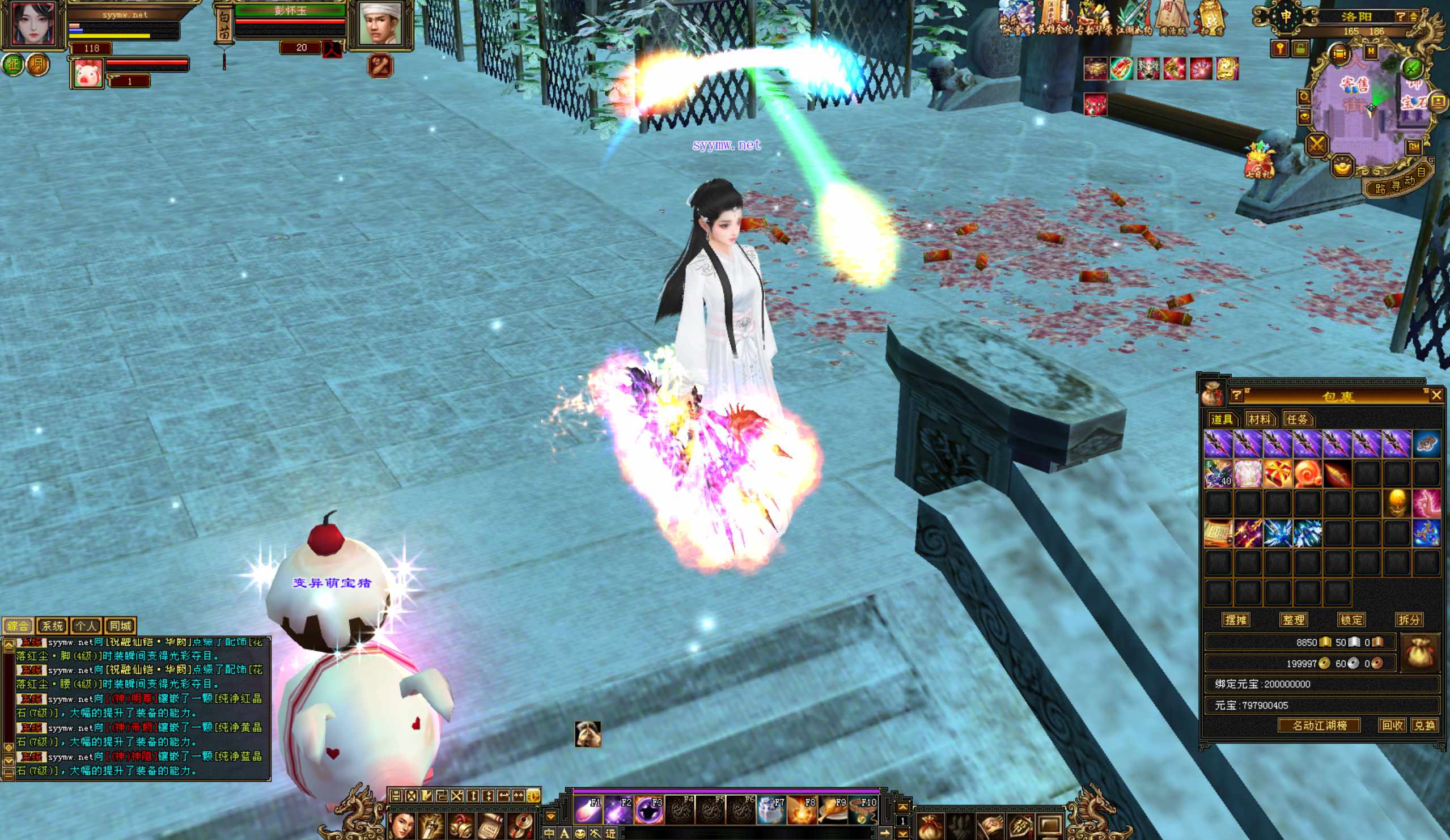This screenshot has width=1450, height=840.
Task: Open a stall with the 摆摊 button
Action: click(x=1236, y=620)
